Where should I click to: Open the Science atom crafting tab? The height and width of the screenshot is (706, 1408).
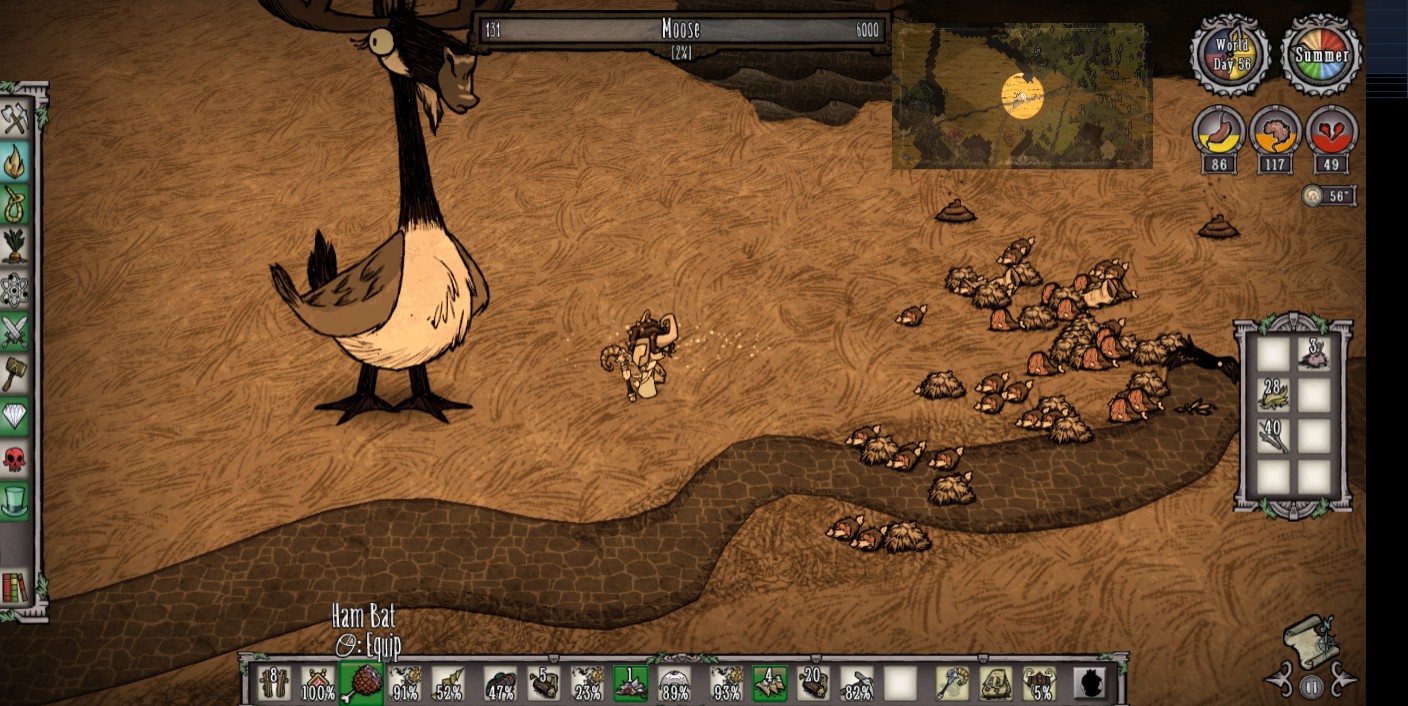coord(15,289)
